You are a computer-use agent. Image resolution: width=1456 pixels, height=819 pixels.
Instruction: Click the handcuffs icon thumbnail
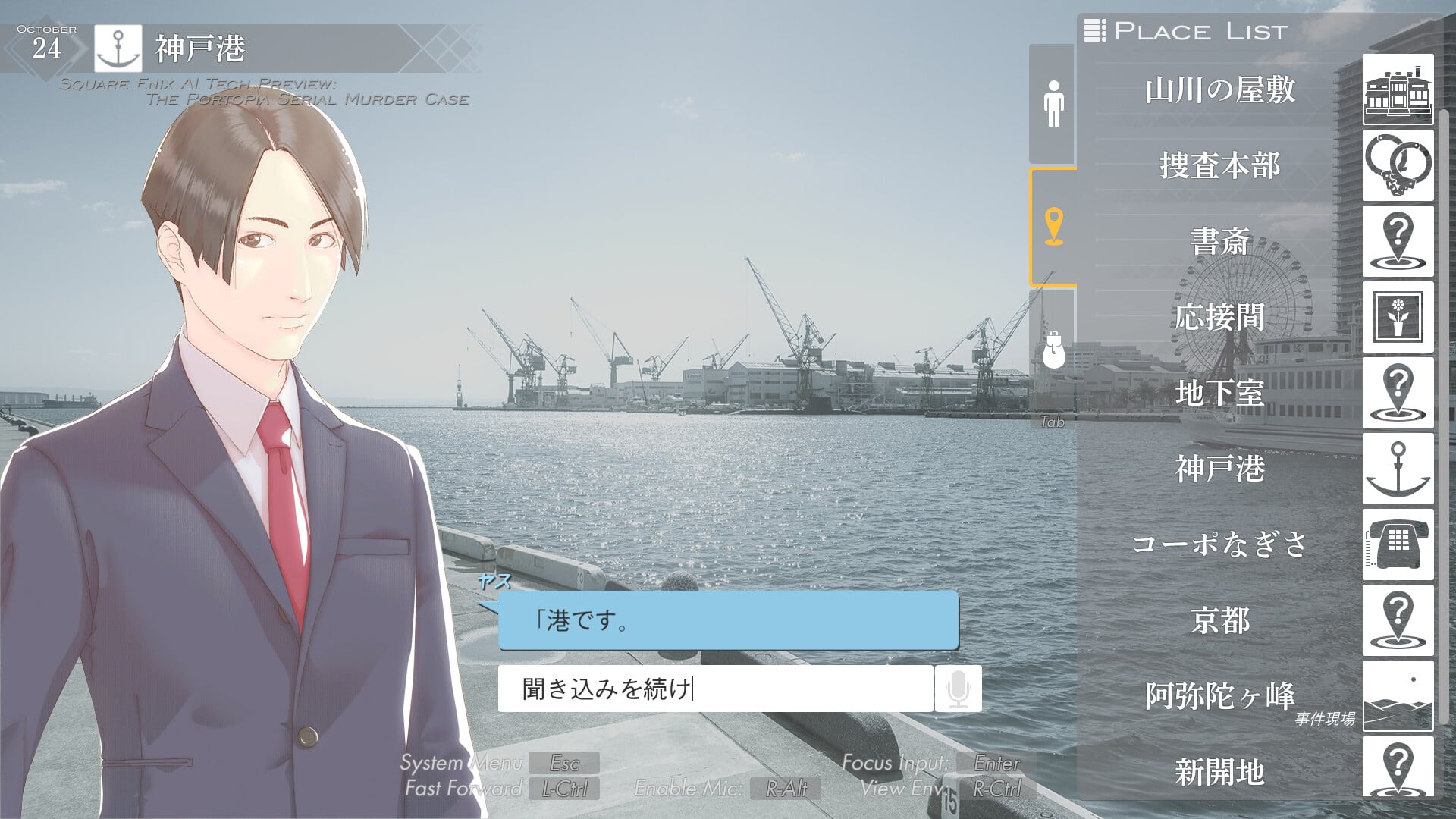pos(1398,165)
